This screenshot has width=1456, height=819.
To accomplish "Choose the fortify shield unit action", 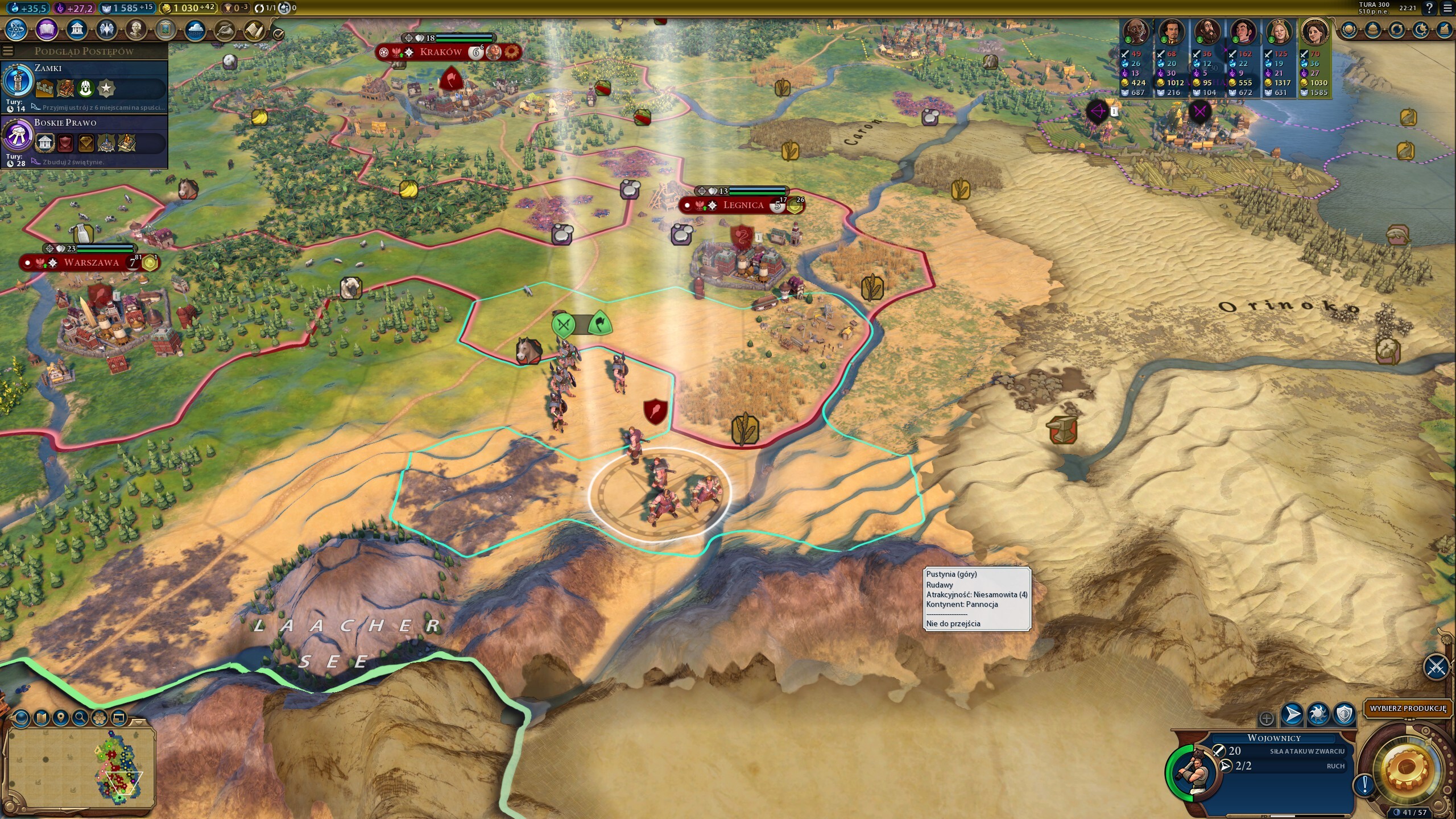I will pyautogui.click(x=1345, y=714).
